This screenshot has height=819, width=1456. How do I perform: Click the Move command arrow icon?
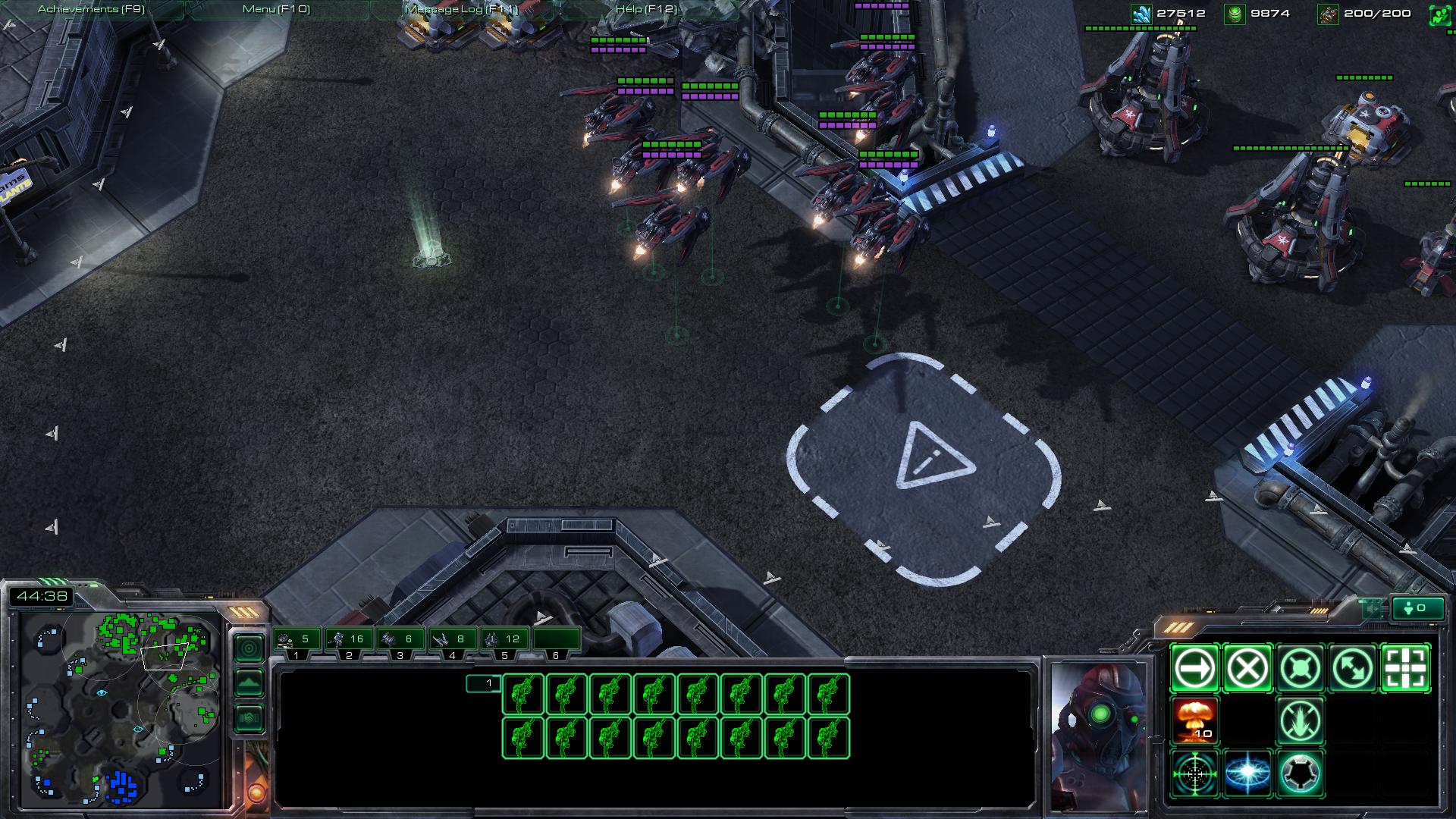pyautogui.click(x=1194, y=669)
